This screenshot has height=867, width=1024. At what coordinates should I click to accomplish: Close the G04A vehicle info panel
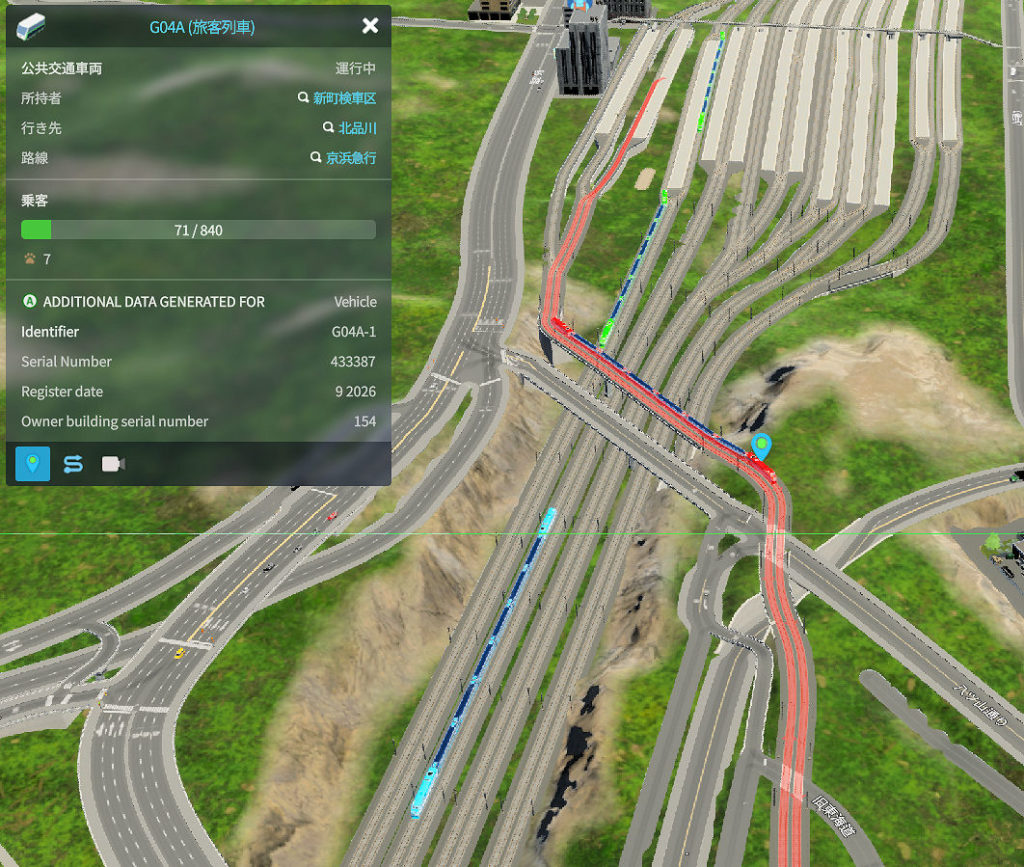[370, 26]
